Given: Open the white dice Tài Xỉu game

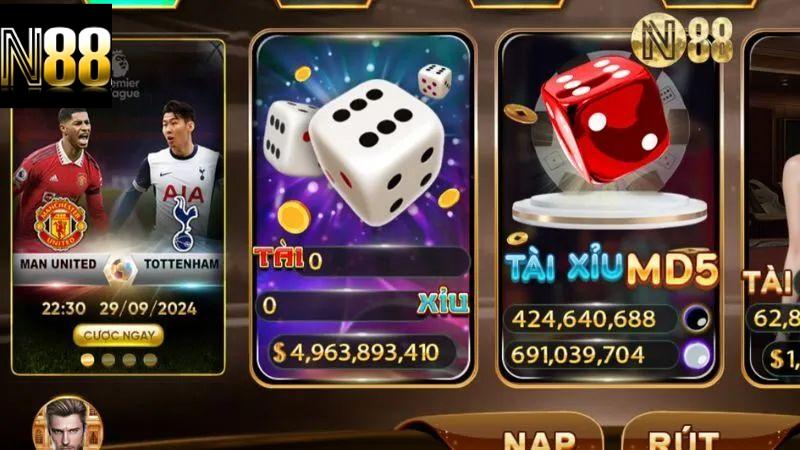Looking at the screenshot, I should point(362,200).
